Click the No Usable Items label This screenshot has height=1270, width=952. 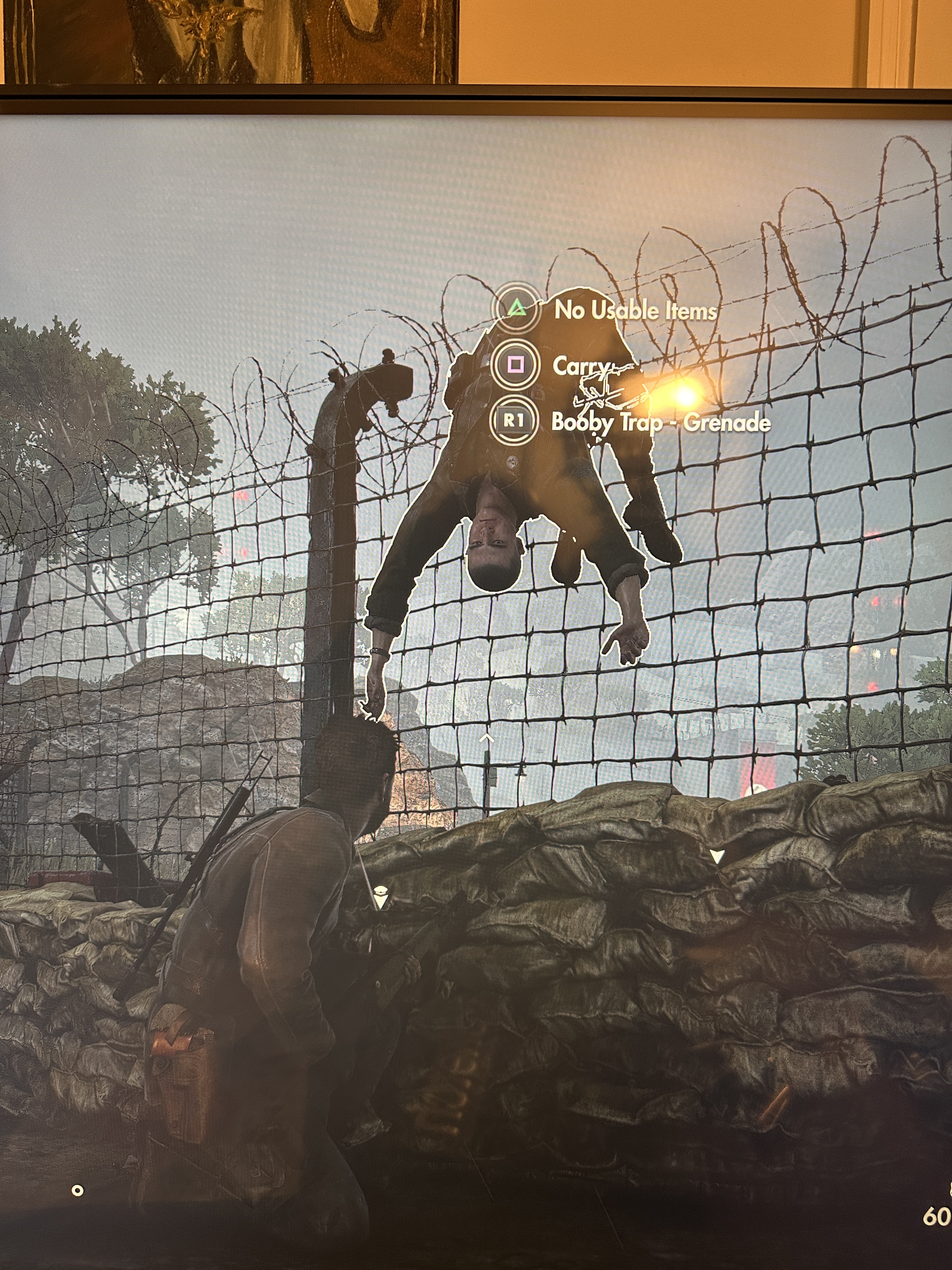click(x=635, y=311)
